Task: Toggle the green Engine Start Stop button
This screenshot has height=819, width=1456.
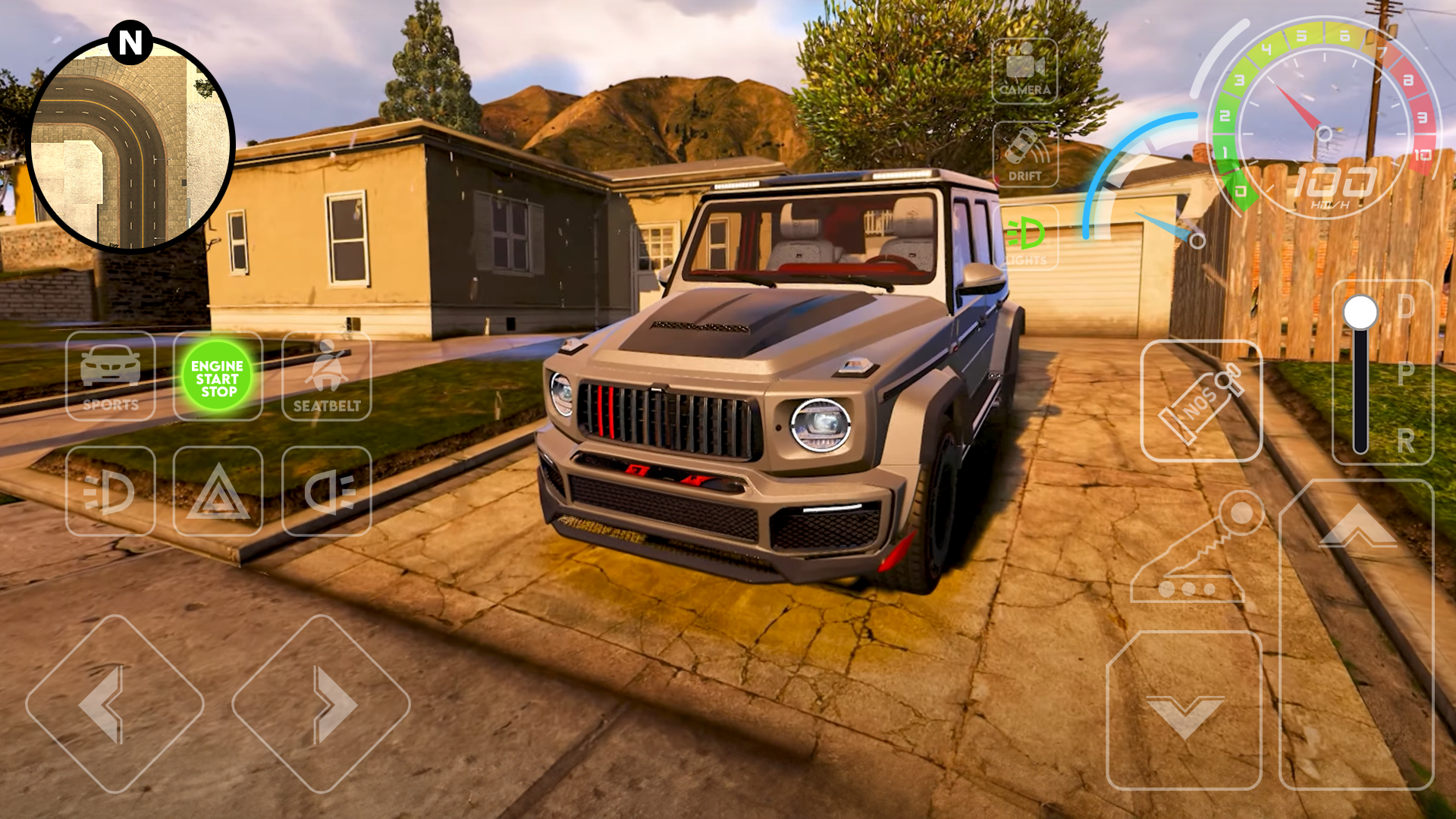Action: (x=218, y=377)
